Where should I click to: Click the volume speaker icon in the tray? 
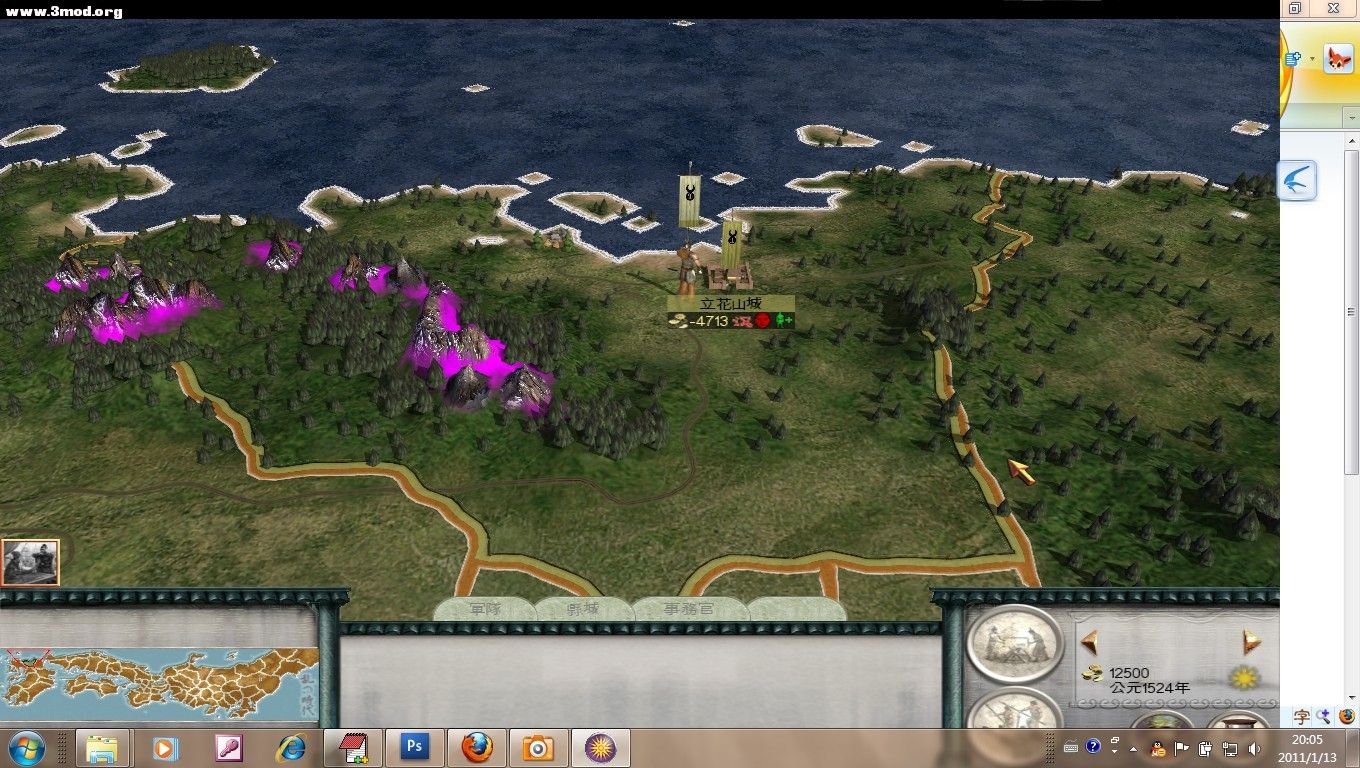(1254, 748)
